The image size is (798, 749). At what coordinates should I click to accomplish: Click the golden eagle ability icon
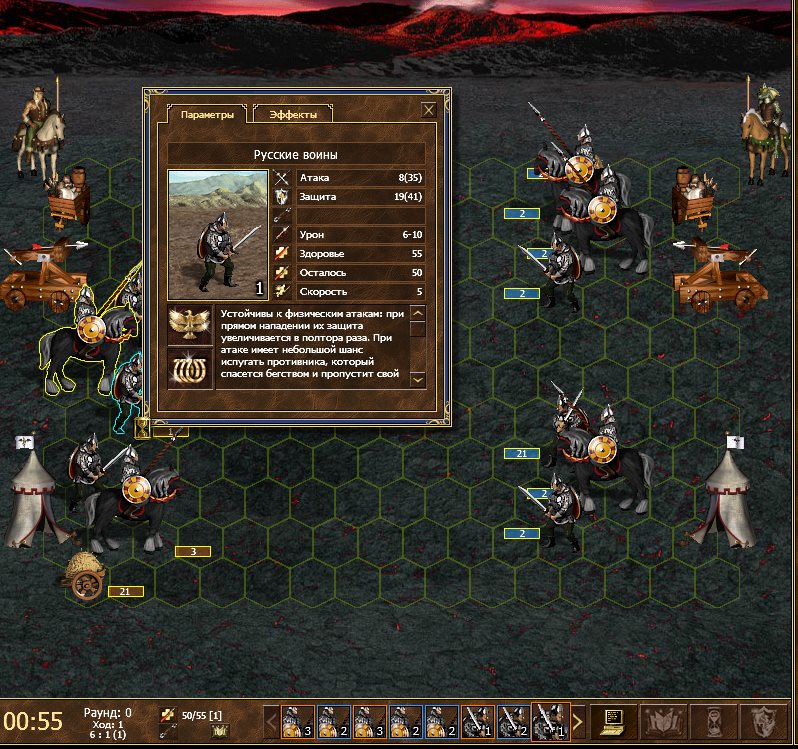pos(189,326)
